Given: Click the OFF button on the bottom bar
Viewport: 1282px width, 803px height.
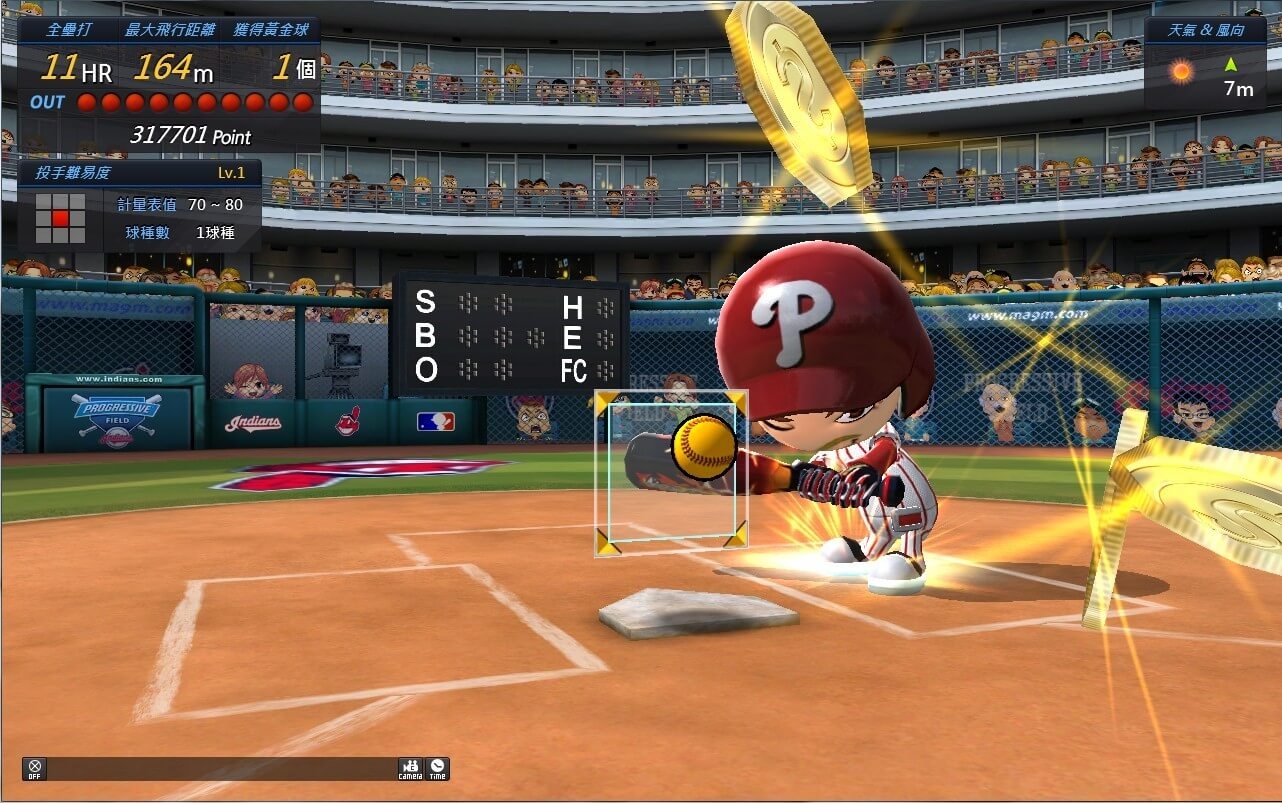Looking at the screenshot, I should tap(35, 769).
